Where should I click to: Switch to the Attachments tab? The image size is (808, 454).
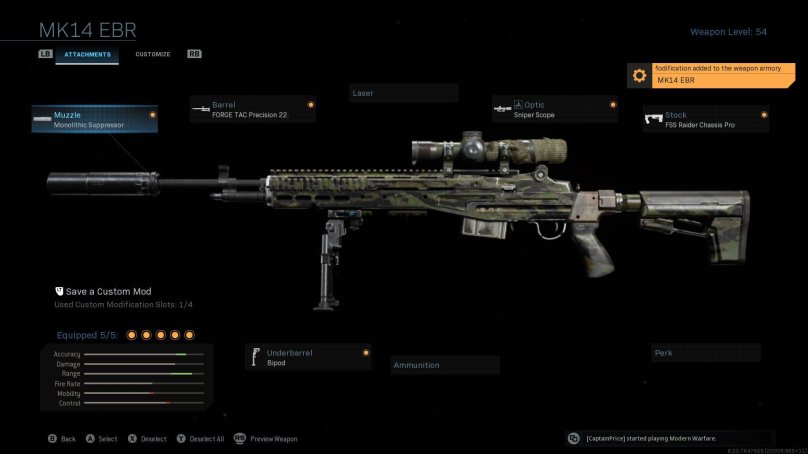[x=87, y=54]
